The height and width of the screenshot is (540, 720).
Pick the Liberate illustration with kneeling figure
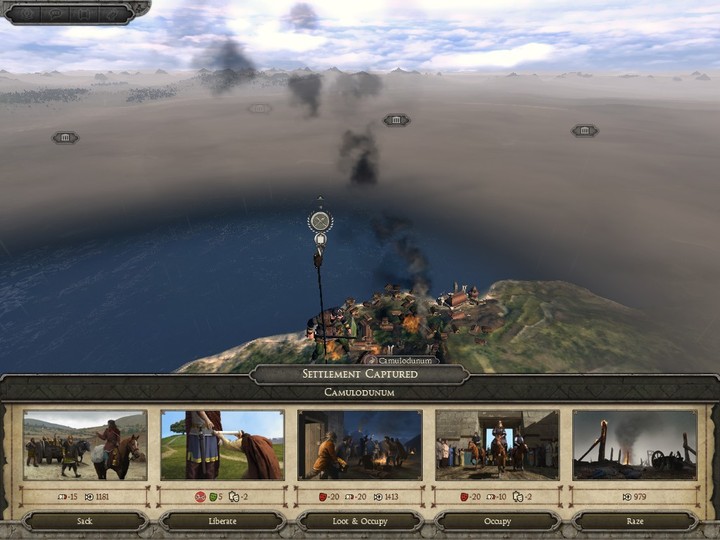(222, 444)
